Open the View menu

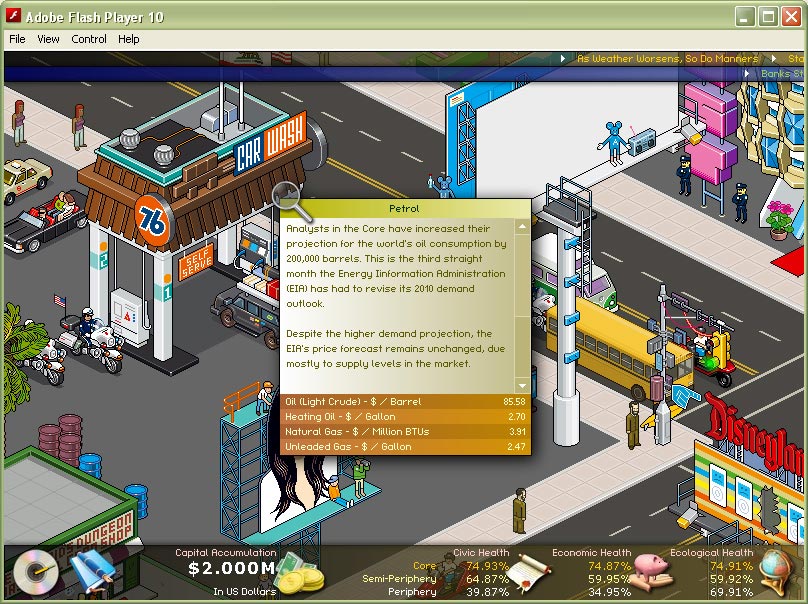pyautogui.click(x=48, y=39)
